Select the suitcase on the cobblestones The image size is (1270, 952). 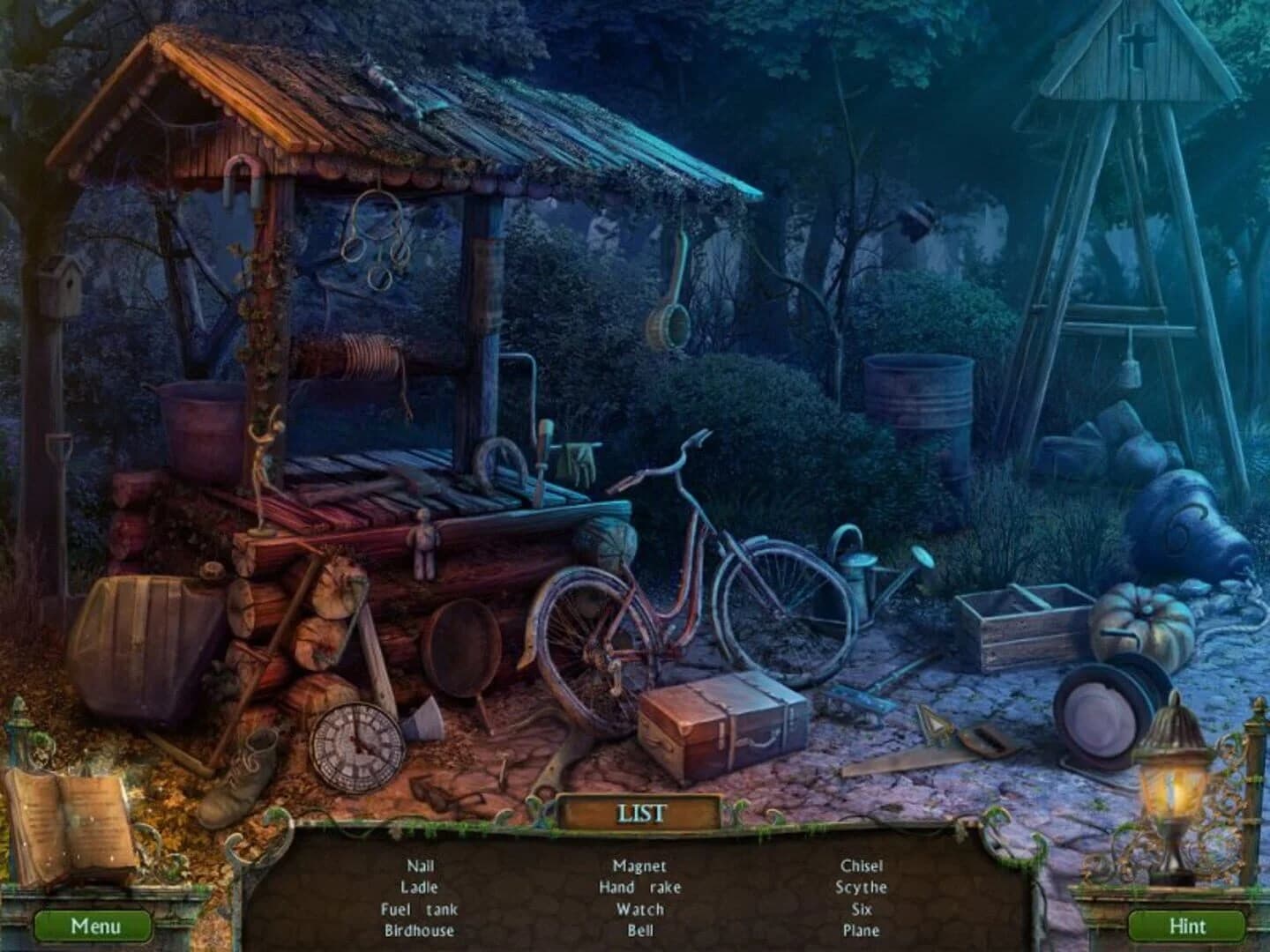pos(723,723)
